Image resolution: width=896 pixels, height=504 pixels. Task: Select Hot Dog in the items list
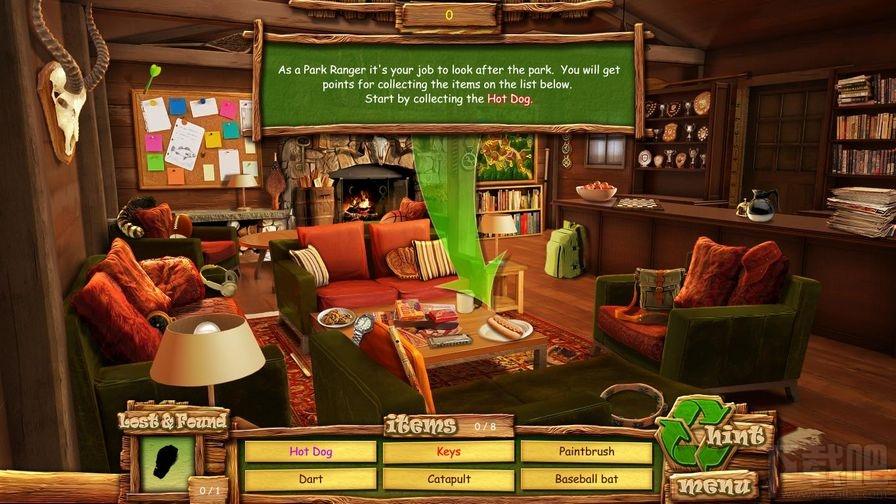[310, 452]
